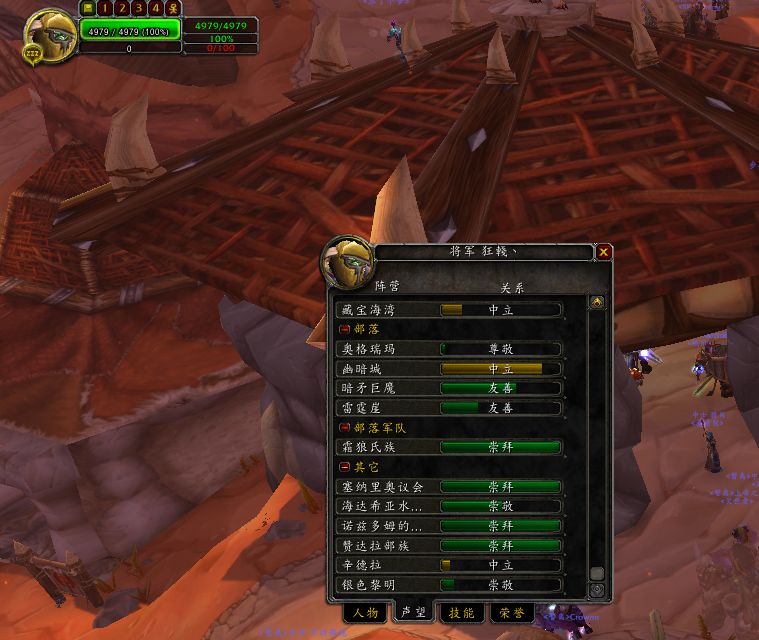This screenshot has height=640, width=759.
Task: Collapse the 其它 faction group
Action: click(x=345, y=467)
